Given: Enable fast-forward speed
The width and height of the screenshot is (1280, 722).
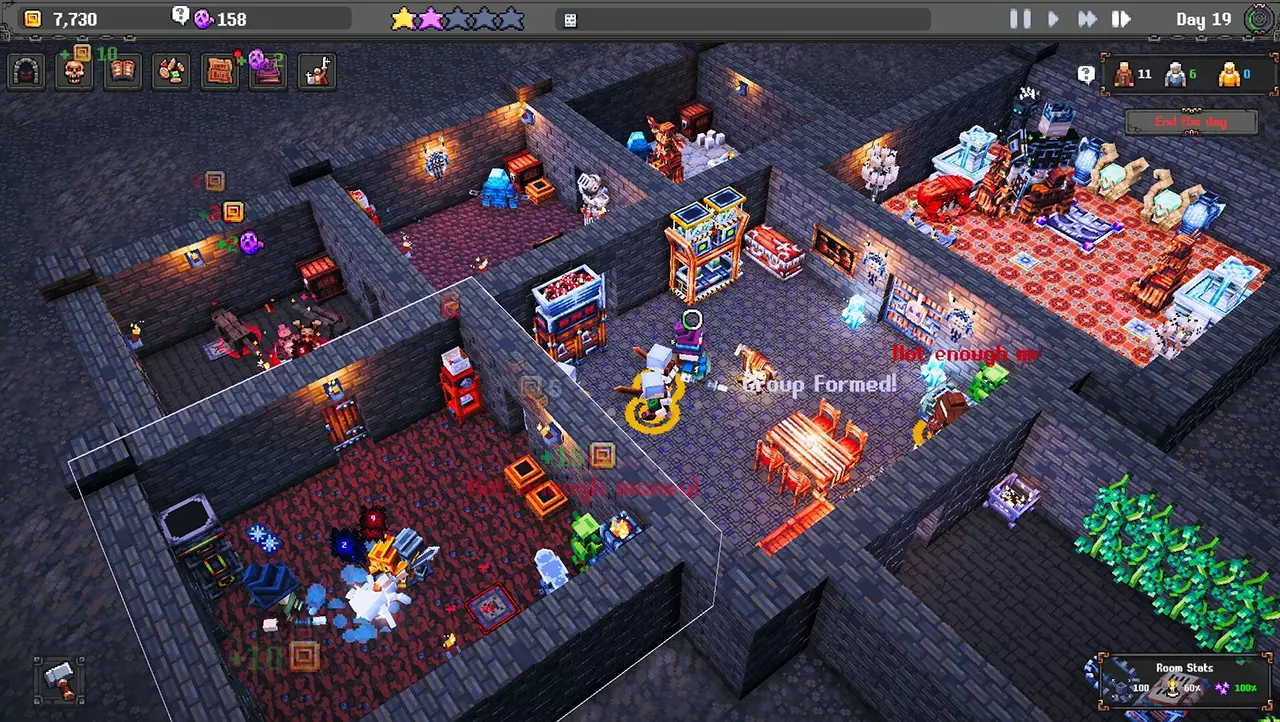Looking at the screenshot, I should (x=1087, y=18).
